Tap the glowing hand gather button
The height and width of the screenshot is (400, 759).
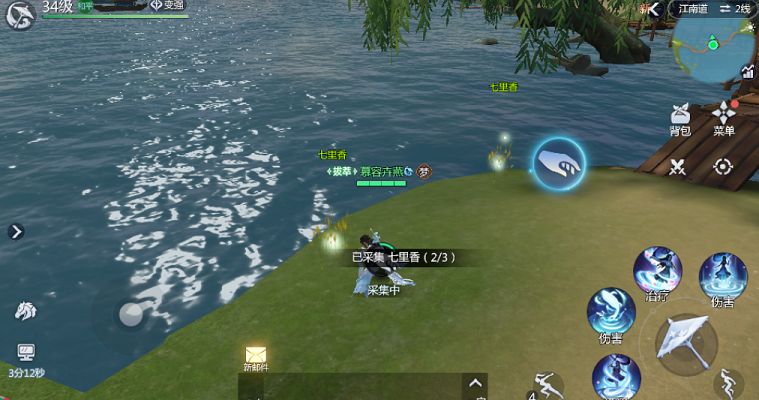click(558, 163)
